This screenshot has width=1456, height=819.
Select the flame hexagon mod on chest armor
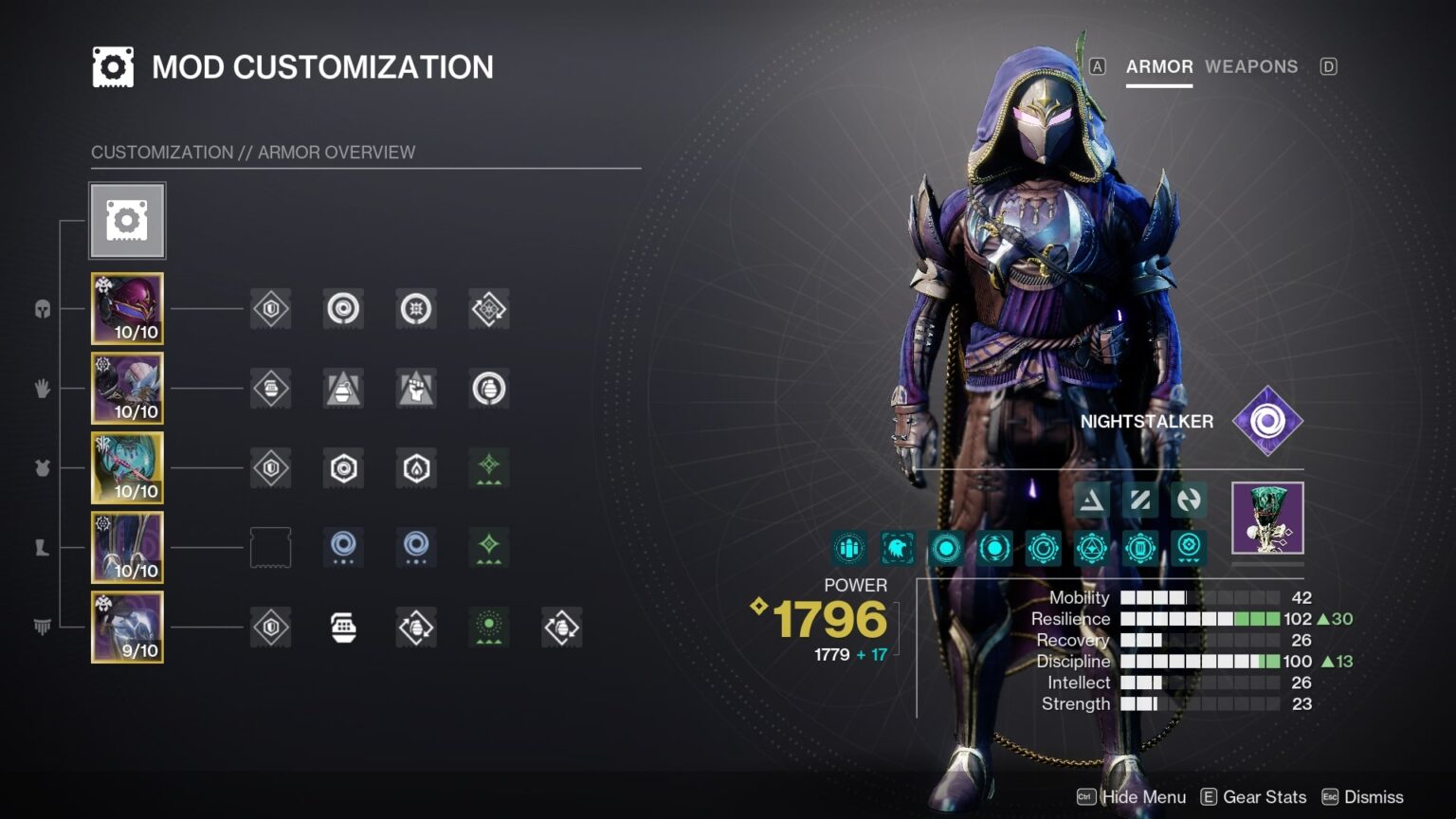(416, 467)
